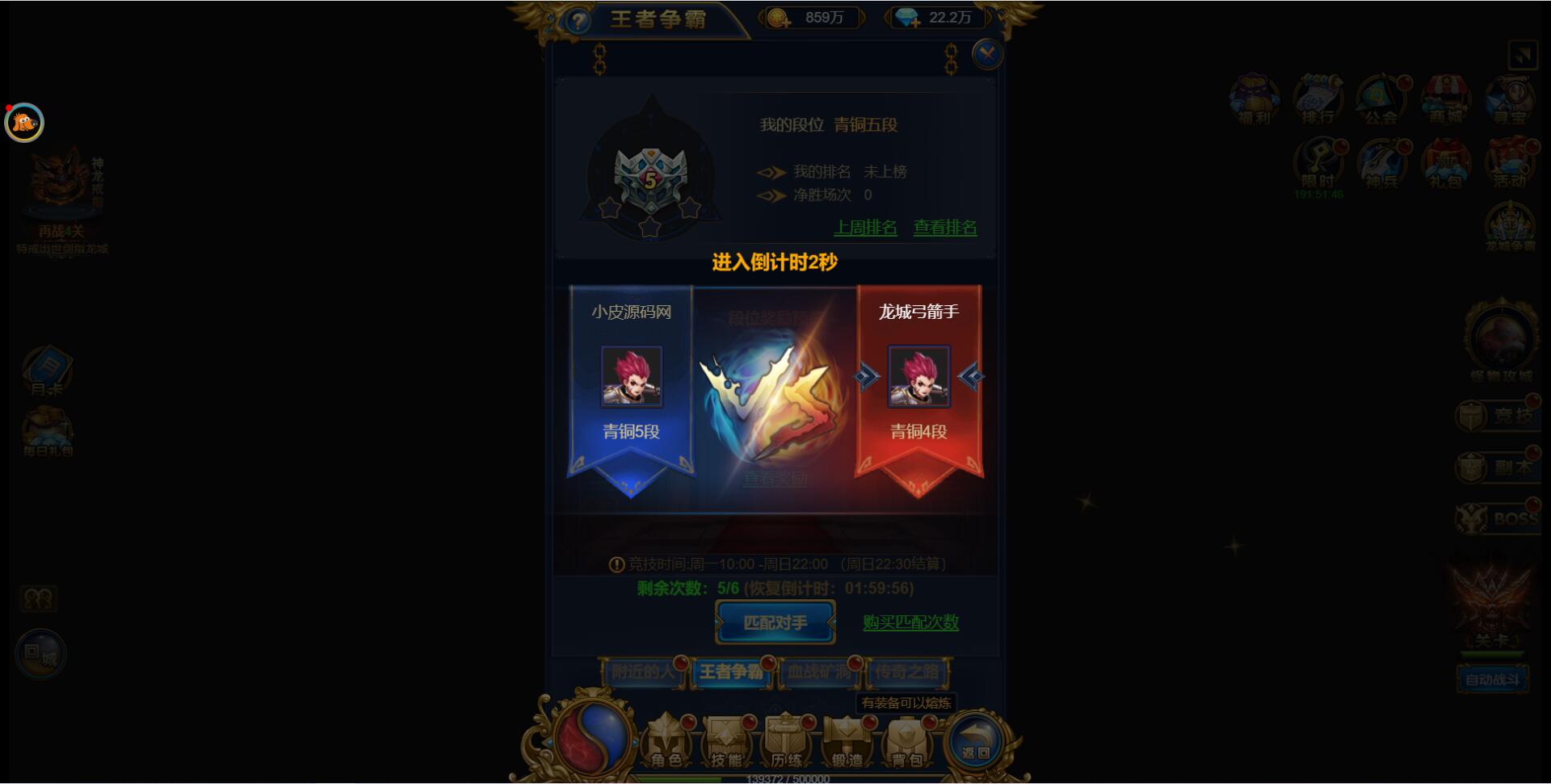Open the 锻造 forge icon
This screenshot has width=1551, height=784.
coord(846,740)
